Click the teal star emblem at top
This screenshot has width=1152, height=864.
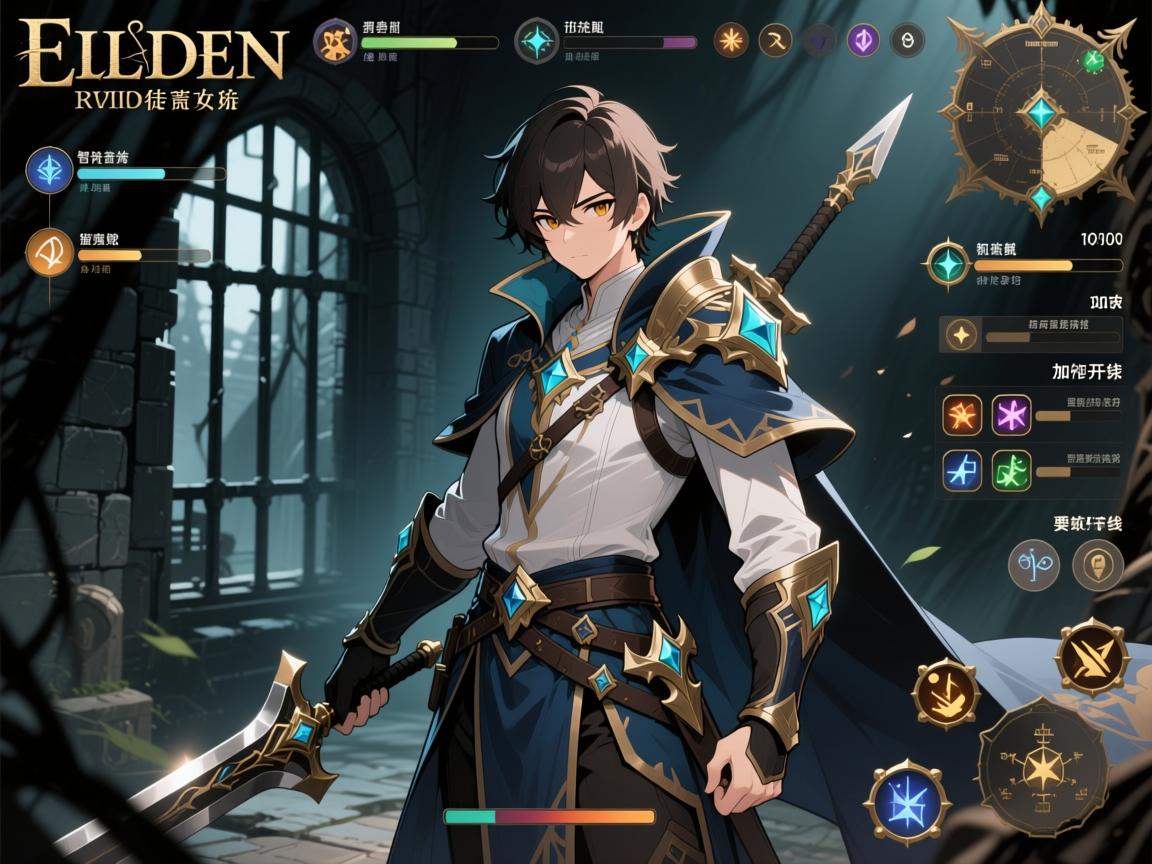pos(538,41)
